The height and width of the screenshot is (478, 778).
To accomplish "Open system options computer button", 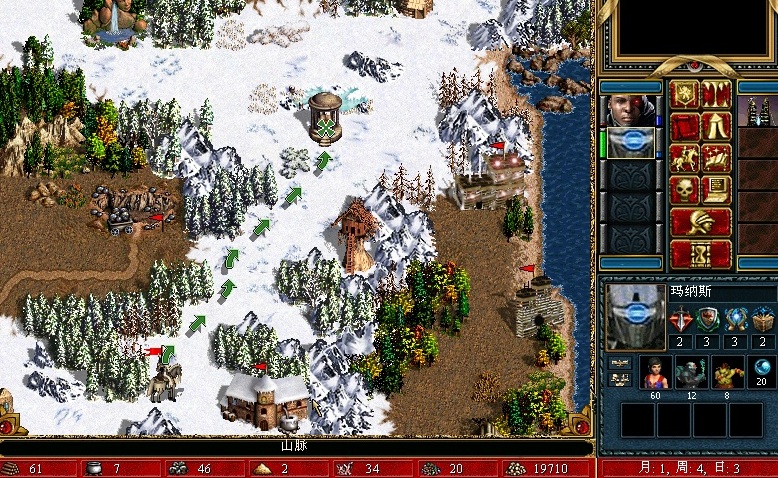I will coord(716,190).
